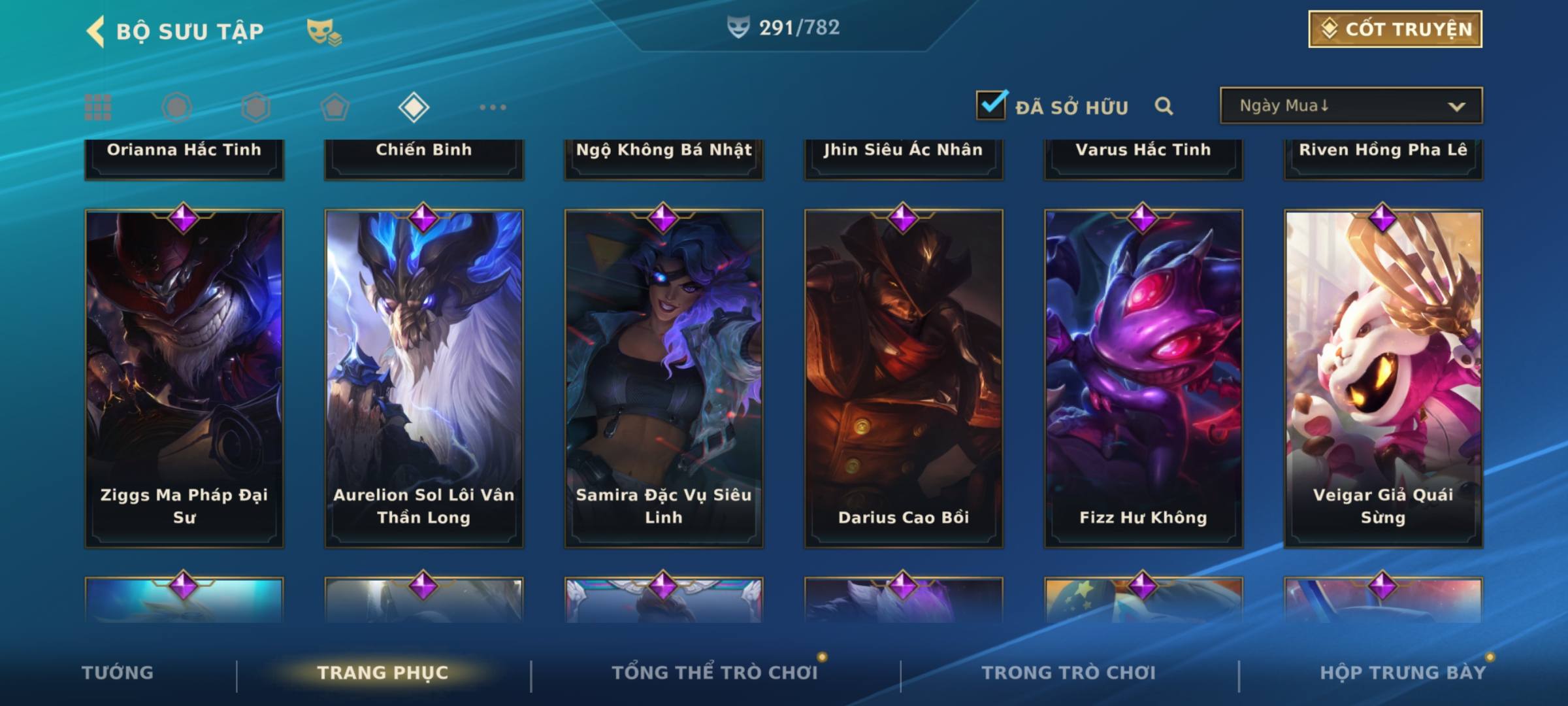Open the skin search magnifier

click(x=1164, y=106)
